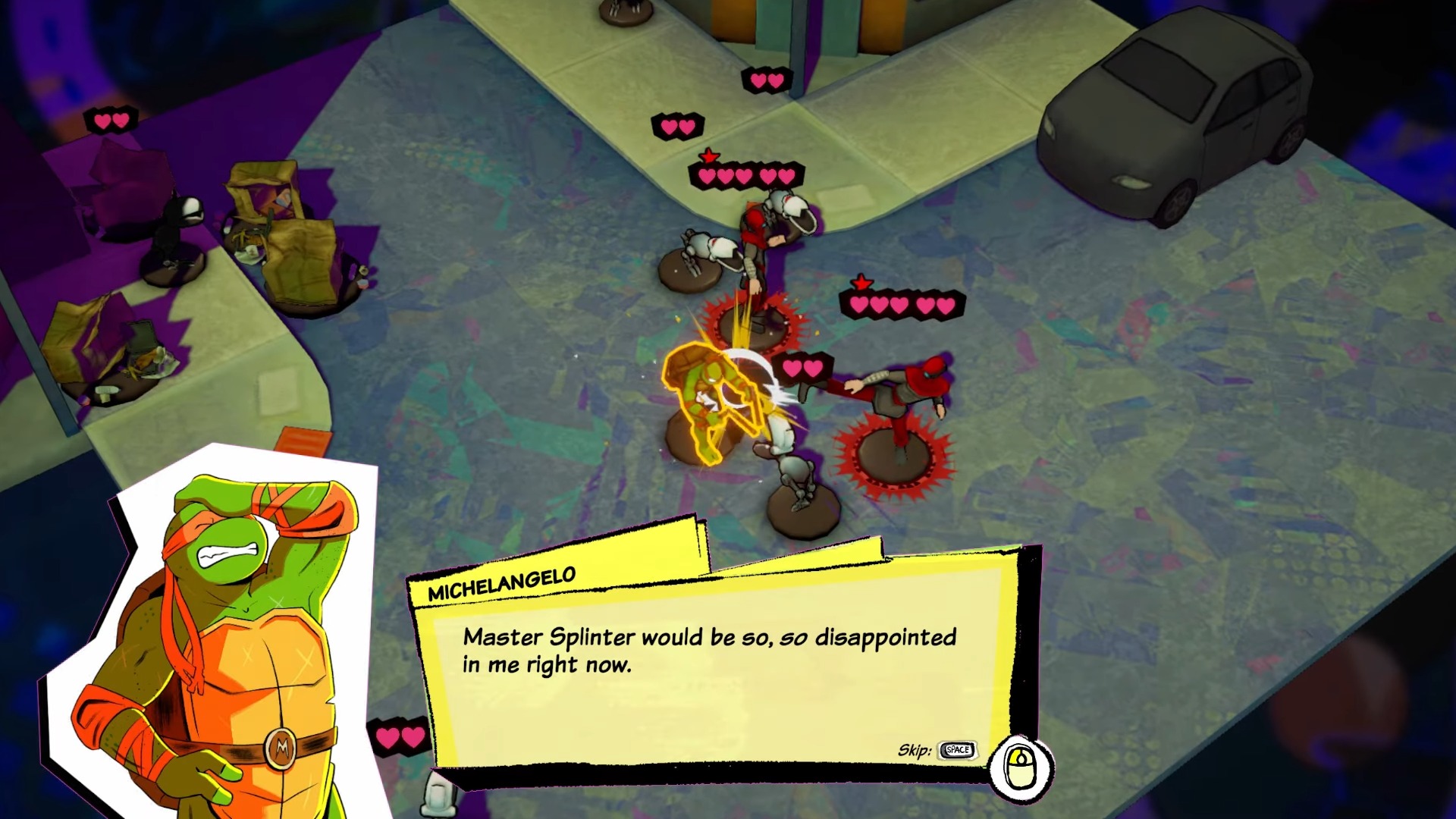The height and width of the screenshot is (819, 1456).
Task: Advance Michelangelo's dialogue text box
Action: (x=713, y=667)
